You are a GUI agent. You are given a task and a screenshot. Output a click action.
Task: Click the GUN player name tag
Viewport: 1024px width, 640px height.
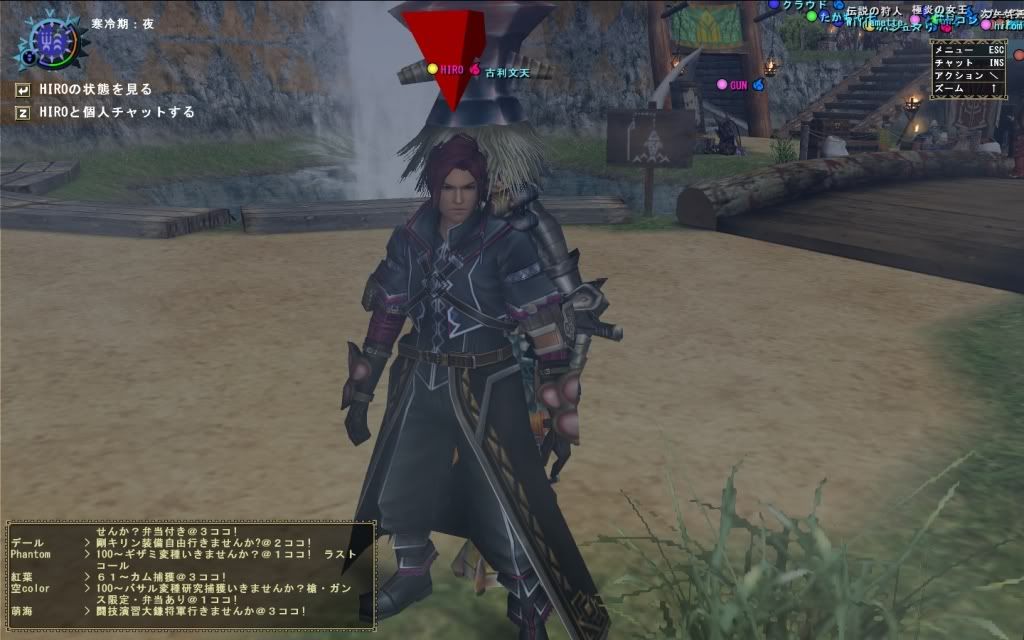click(x=738, y=86)
